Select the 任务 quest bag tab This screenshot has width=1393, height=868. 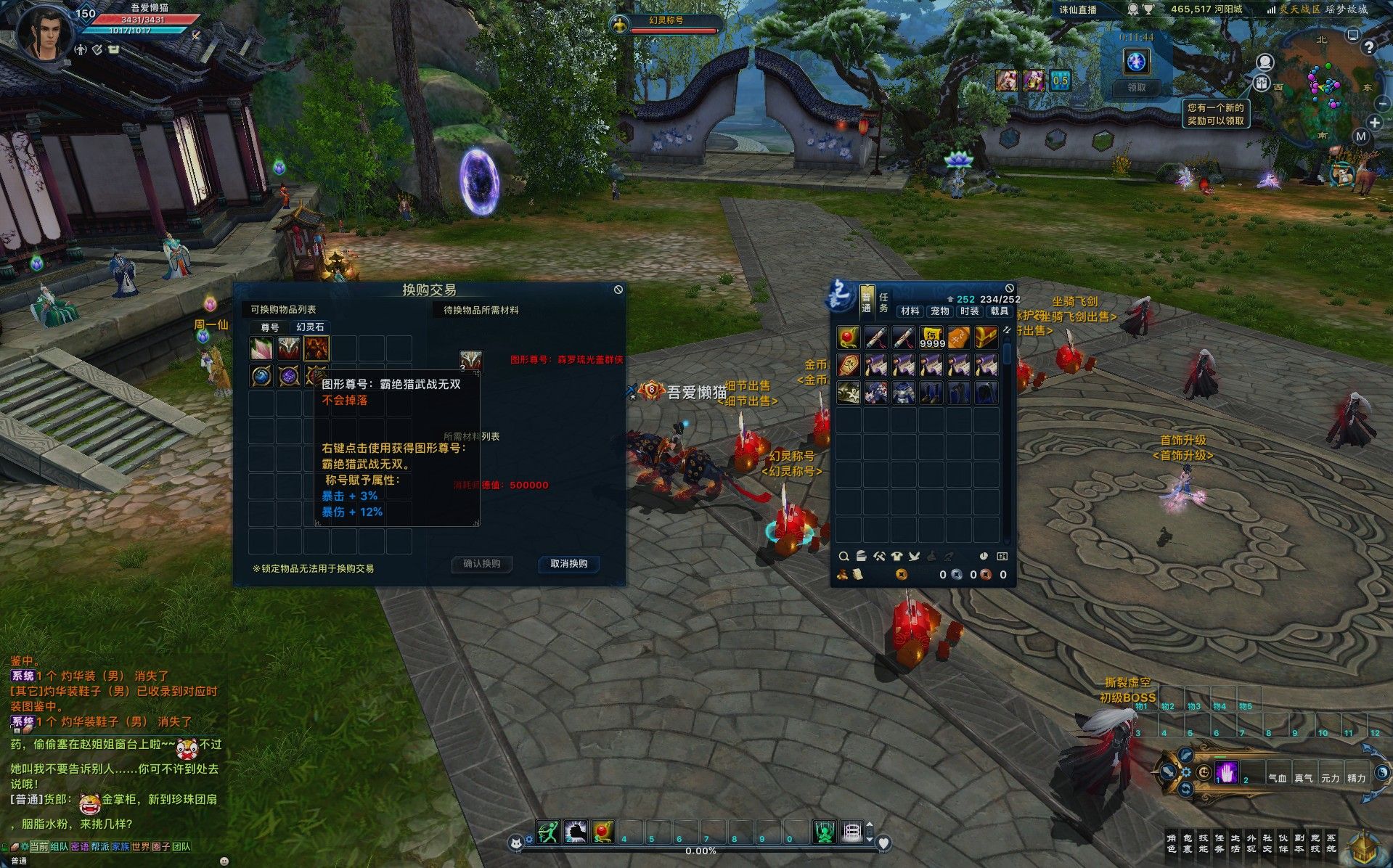(883, 303)
